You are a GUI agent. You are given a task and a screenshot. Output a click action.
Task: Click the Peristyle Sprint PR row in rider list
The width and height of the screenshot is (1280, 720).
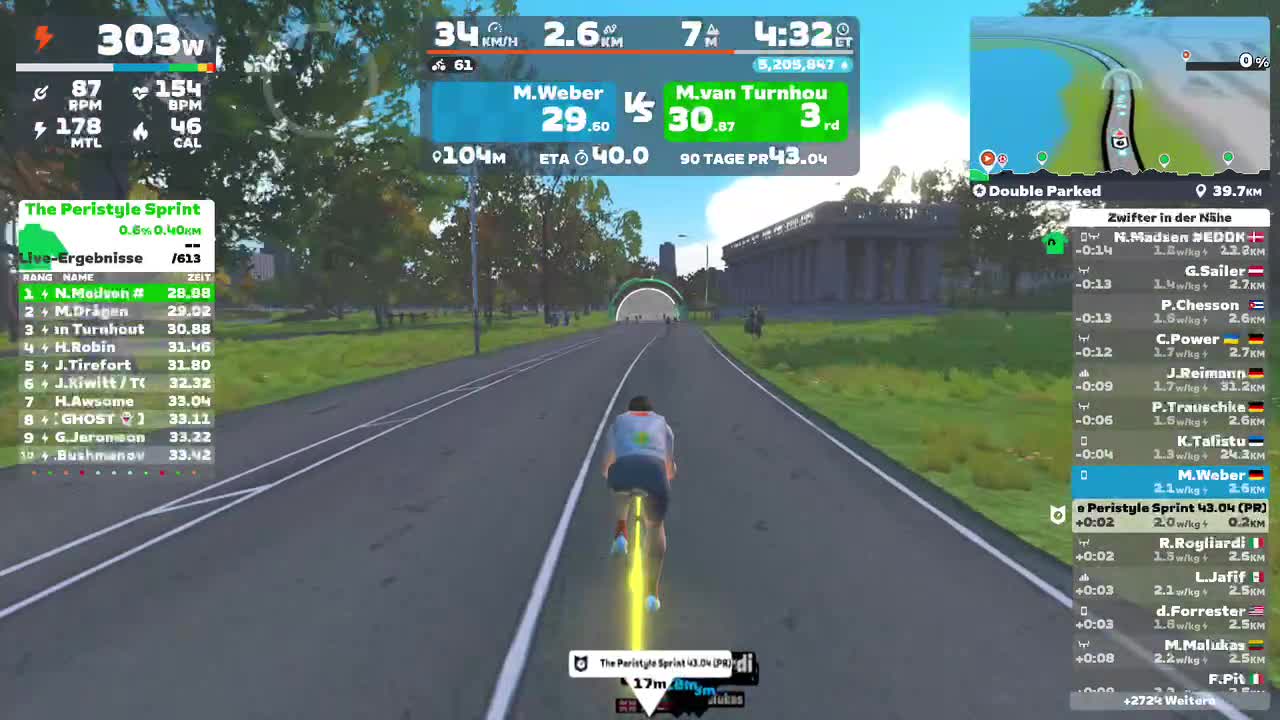tap(1173, 513)
